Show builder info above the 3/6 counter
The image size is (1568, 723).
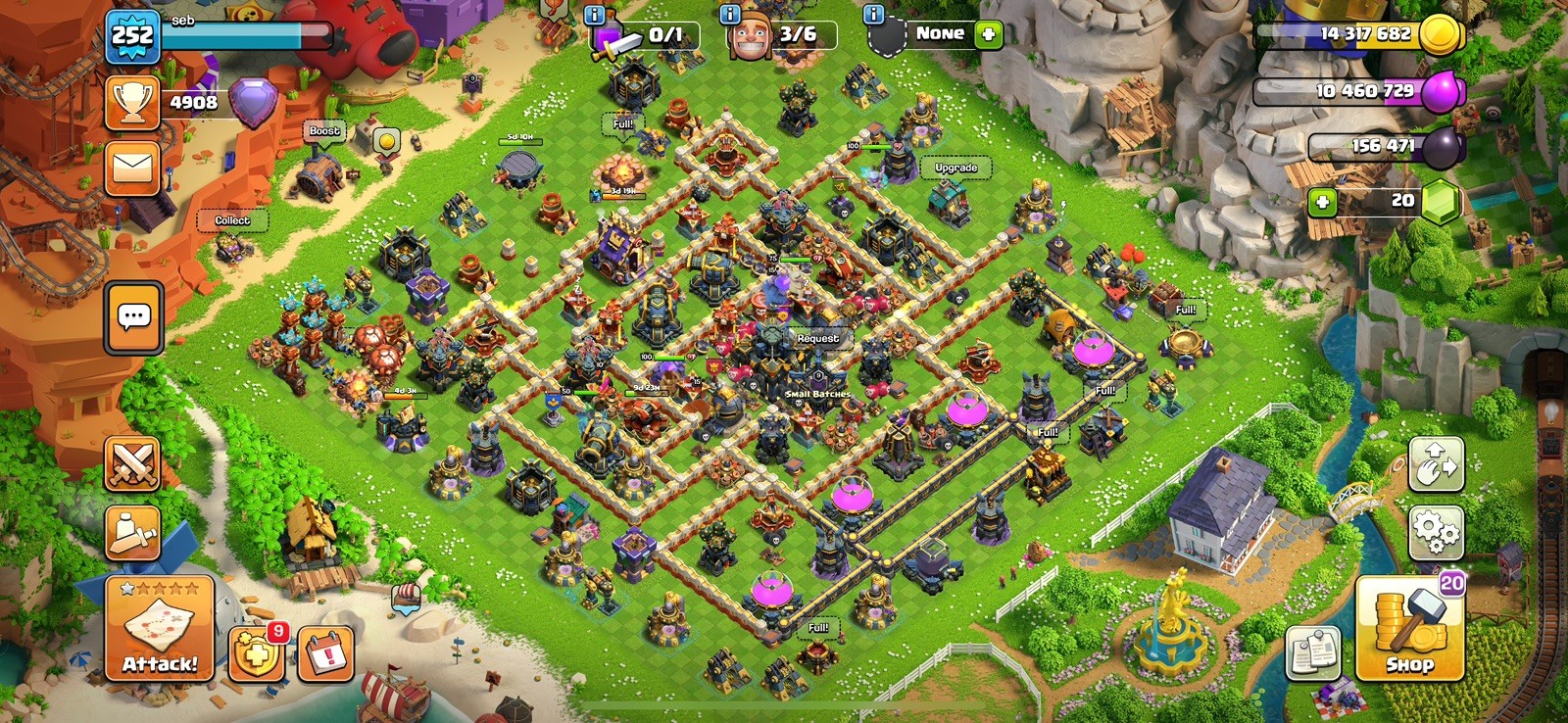point(730,14)
